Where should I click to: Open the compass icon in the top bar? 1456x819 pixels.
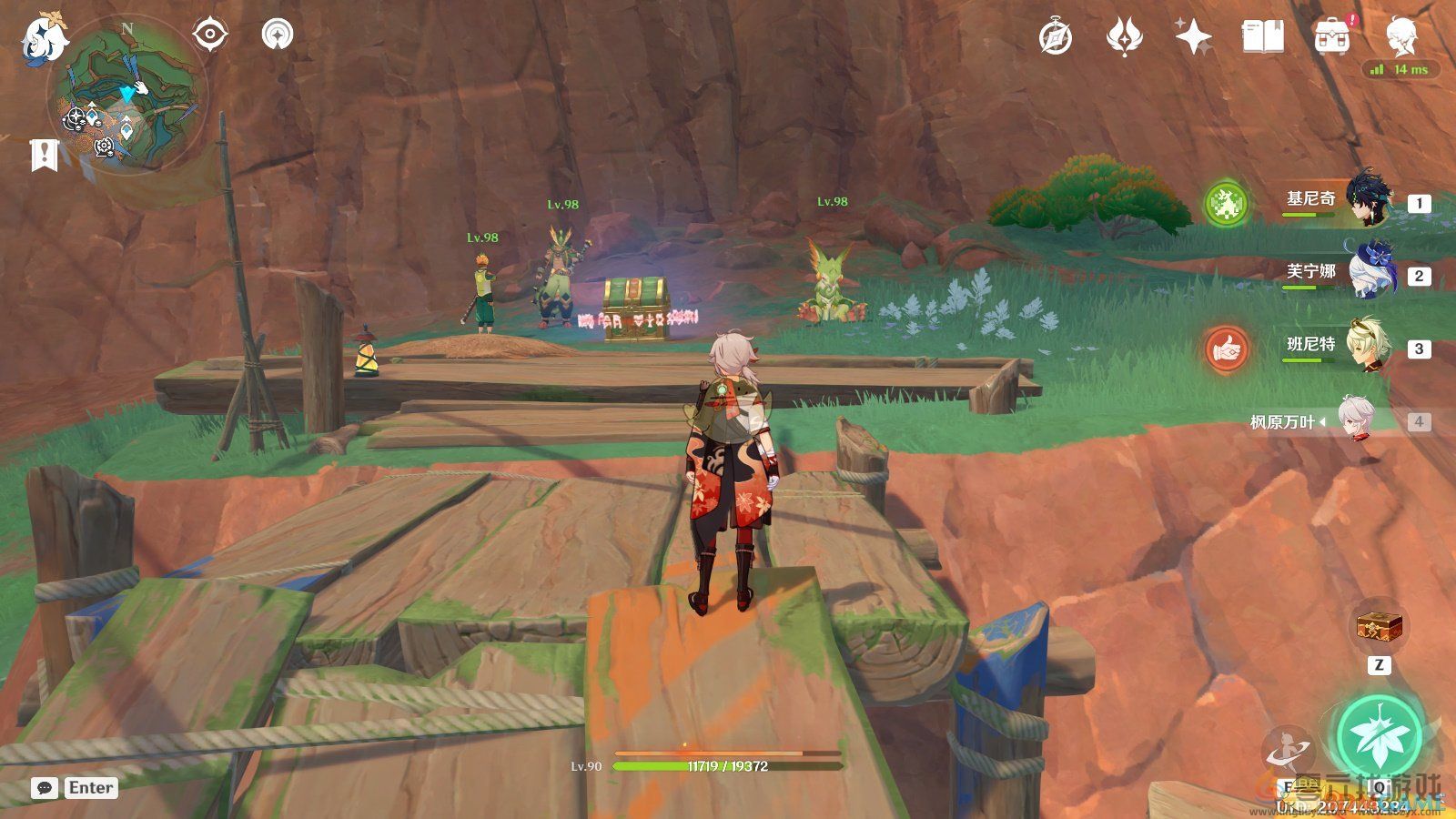coord(1056,37)
